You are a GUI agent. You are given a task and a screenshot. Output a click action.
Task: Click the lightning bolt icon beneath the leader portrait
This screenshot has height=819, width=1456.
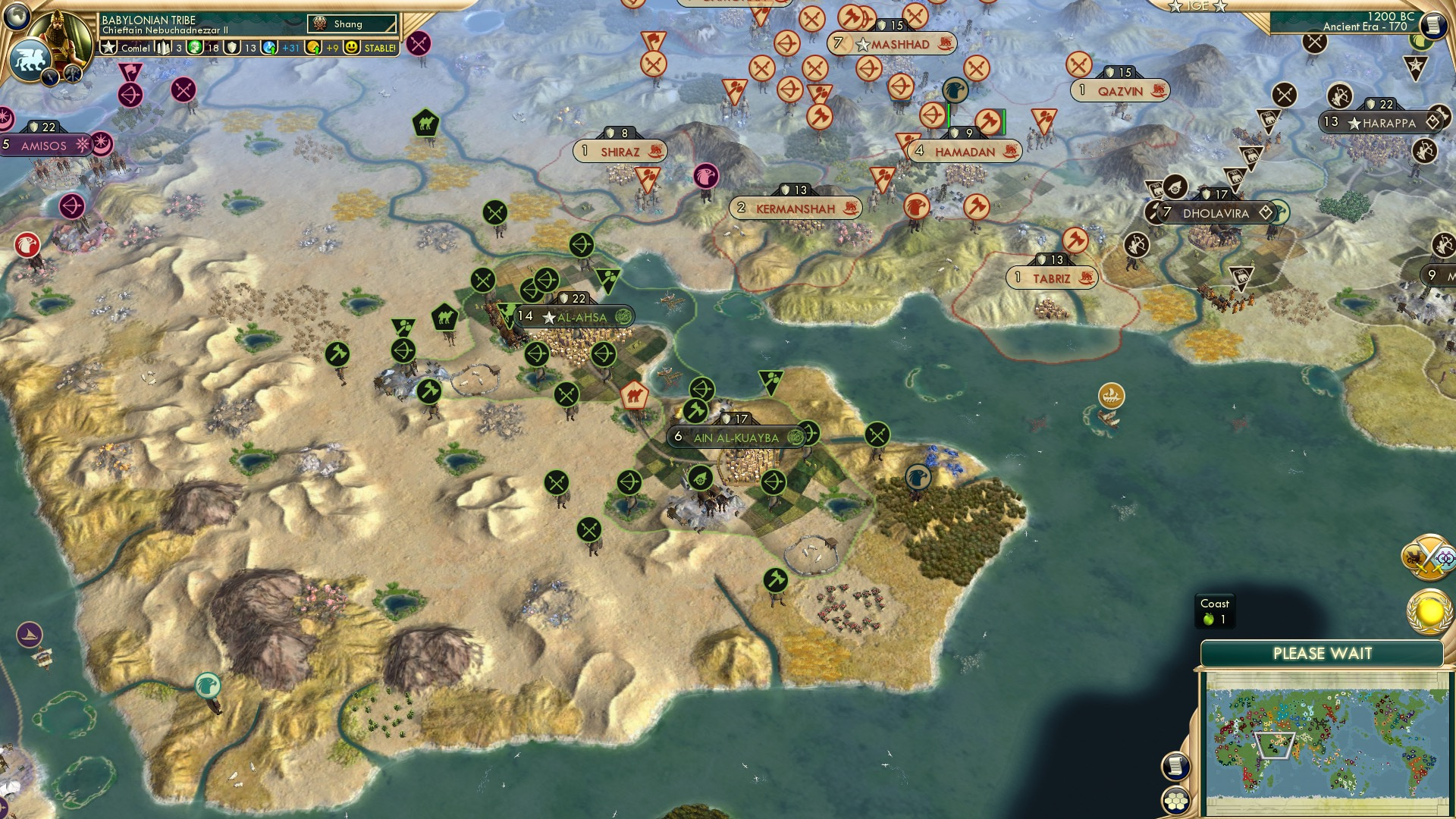click(50, 77)
